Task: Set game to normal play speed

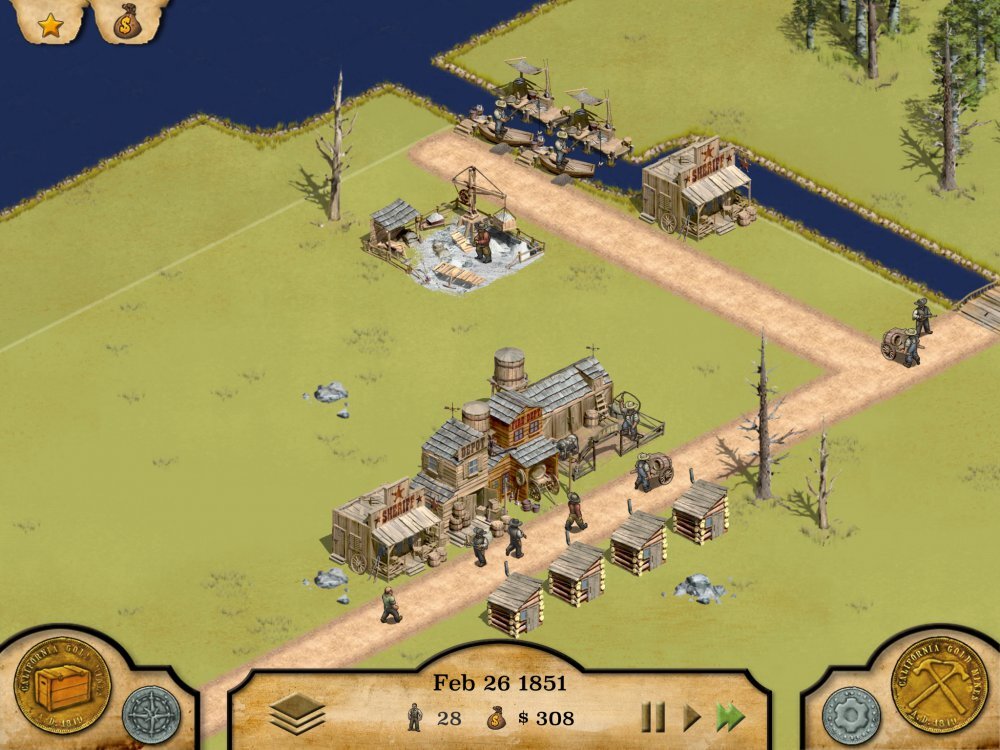Action: (x=691, y=716)
